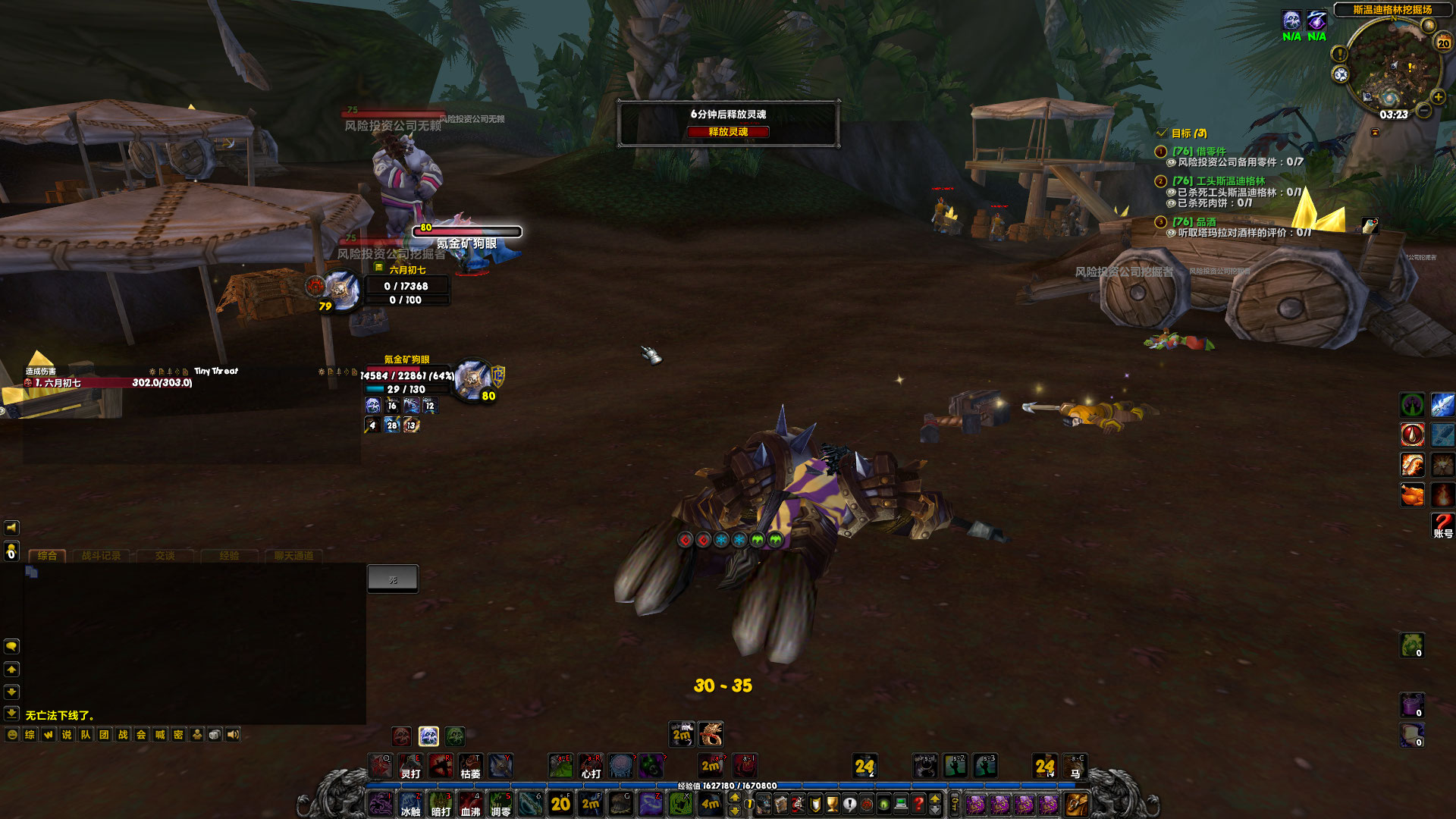The height and width of the screenshot is (819, 1456).
Task: Toggle the speaker icon in the chat bar
Action: [234, 734]
